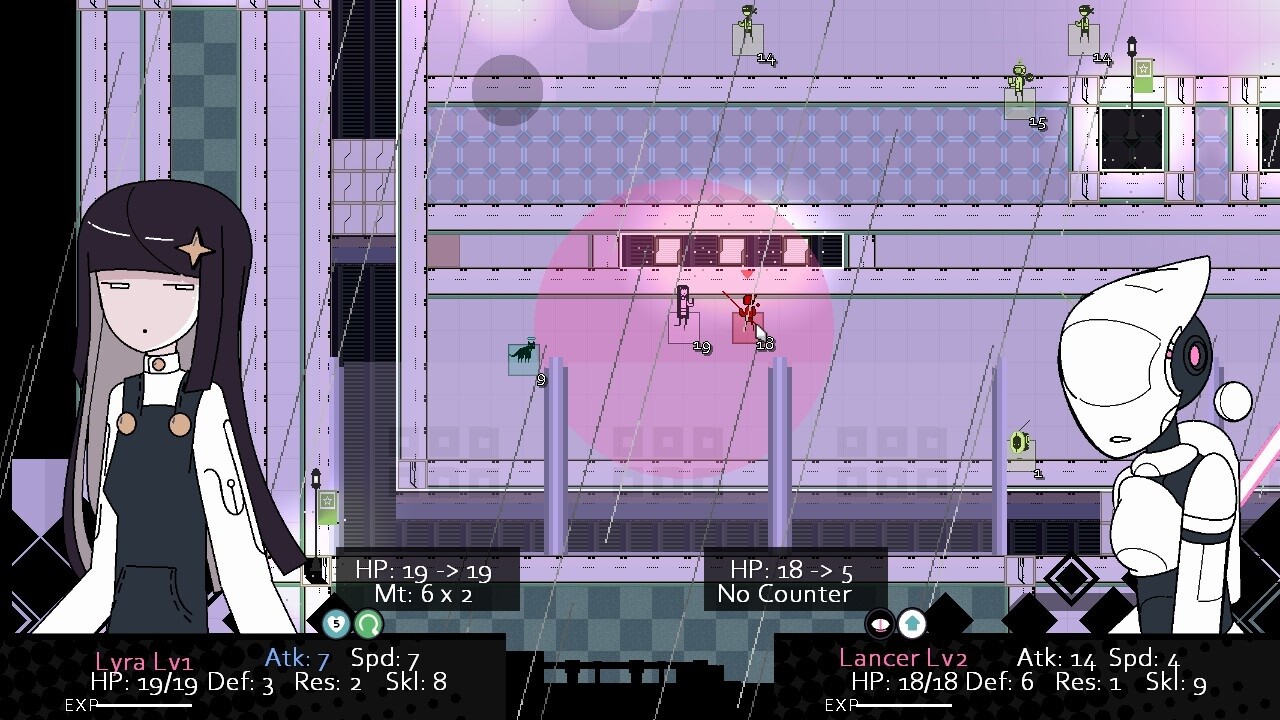
Task: Enable the blue upward arrow buff indicator
Action: pos(911,624)
